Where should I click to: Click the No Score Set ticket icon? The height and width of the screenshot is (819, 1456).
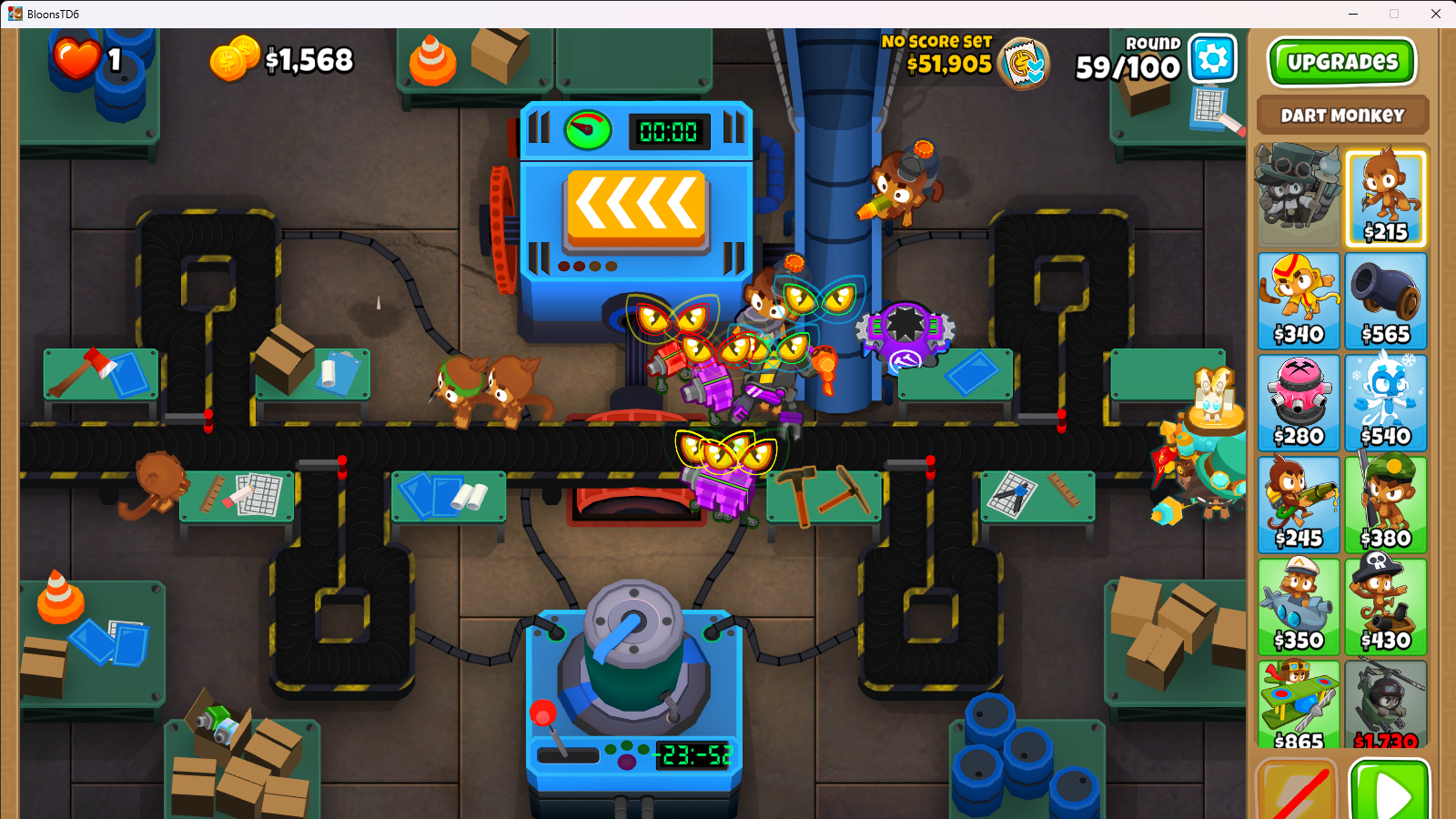click(x=1025, y=64)
